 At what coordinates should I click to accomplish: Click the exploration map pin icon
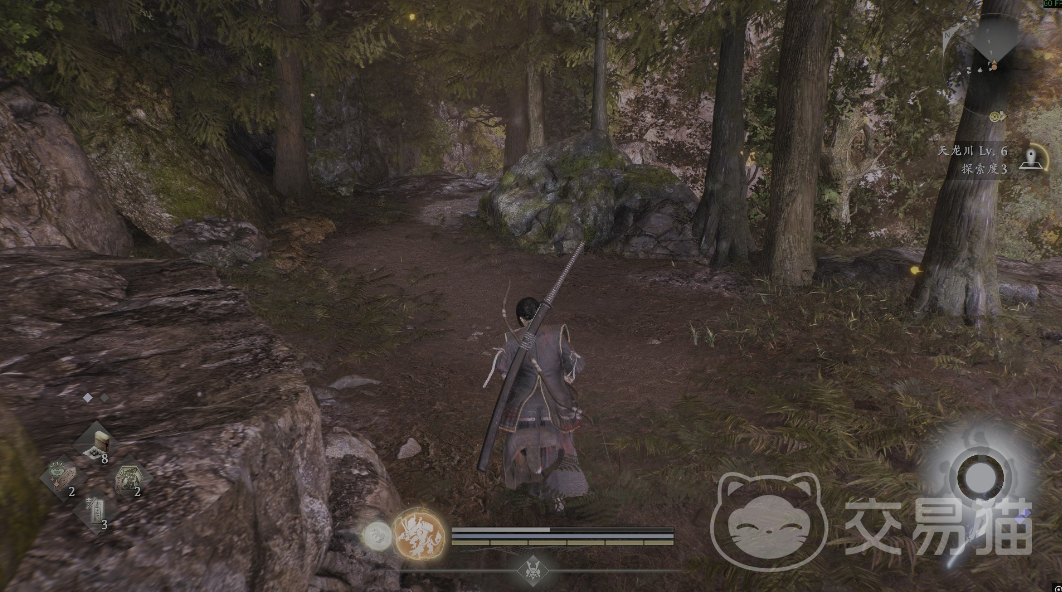click(x=1032, y=160)
